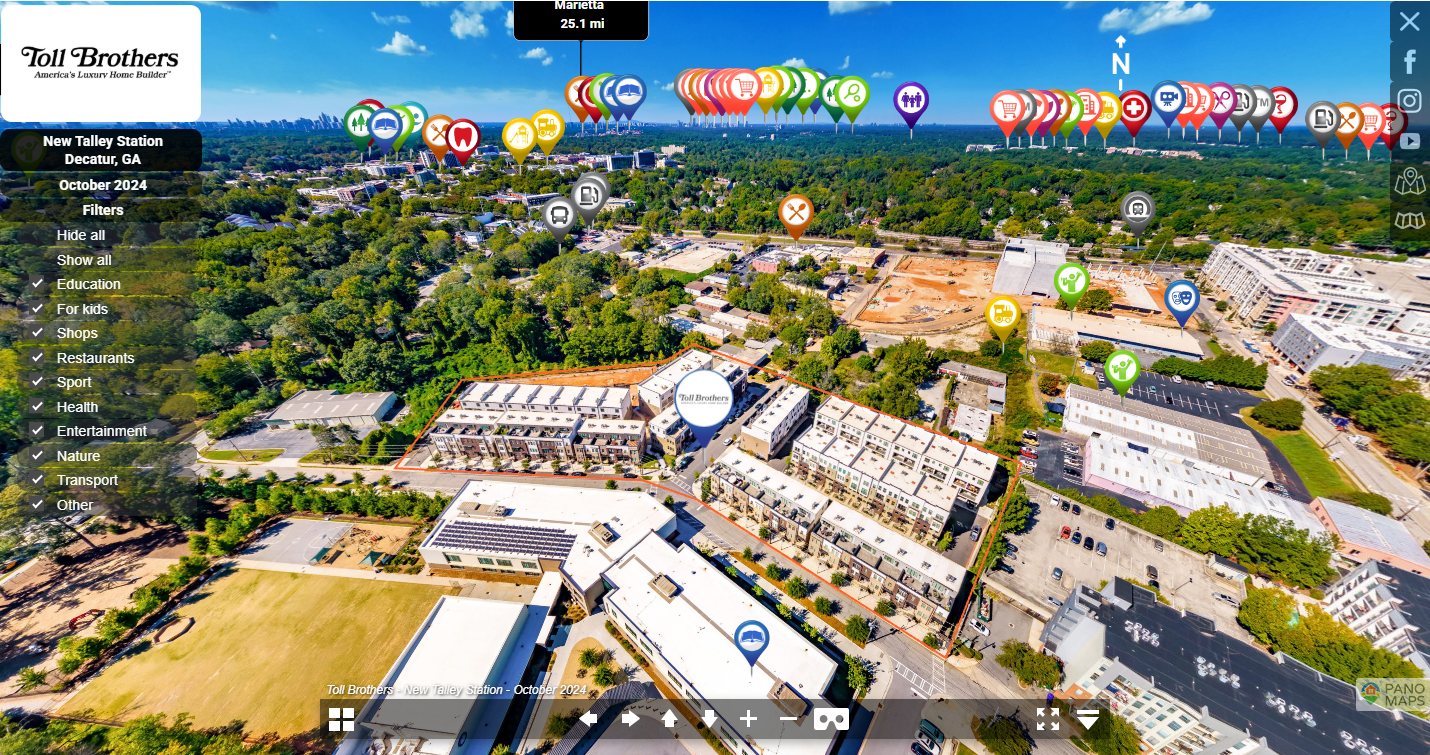1430x755 pixels.
Task: Show all map filter markers
Action: point(84,260)
